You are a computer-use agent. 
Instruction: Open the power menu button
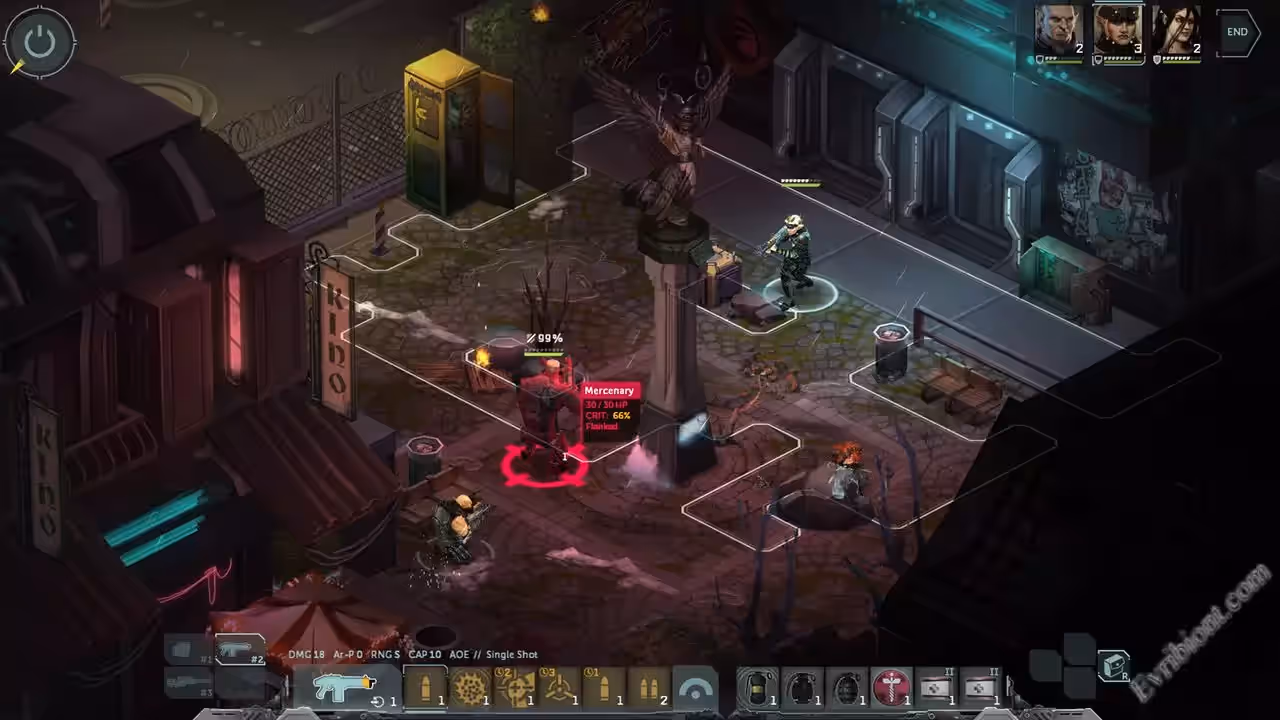click(x=39, y=43)
